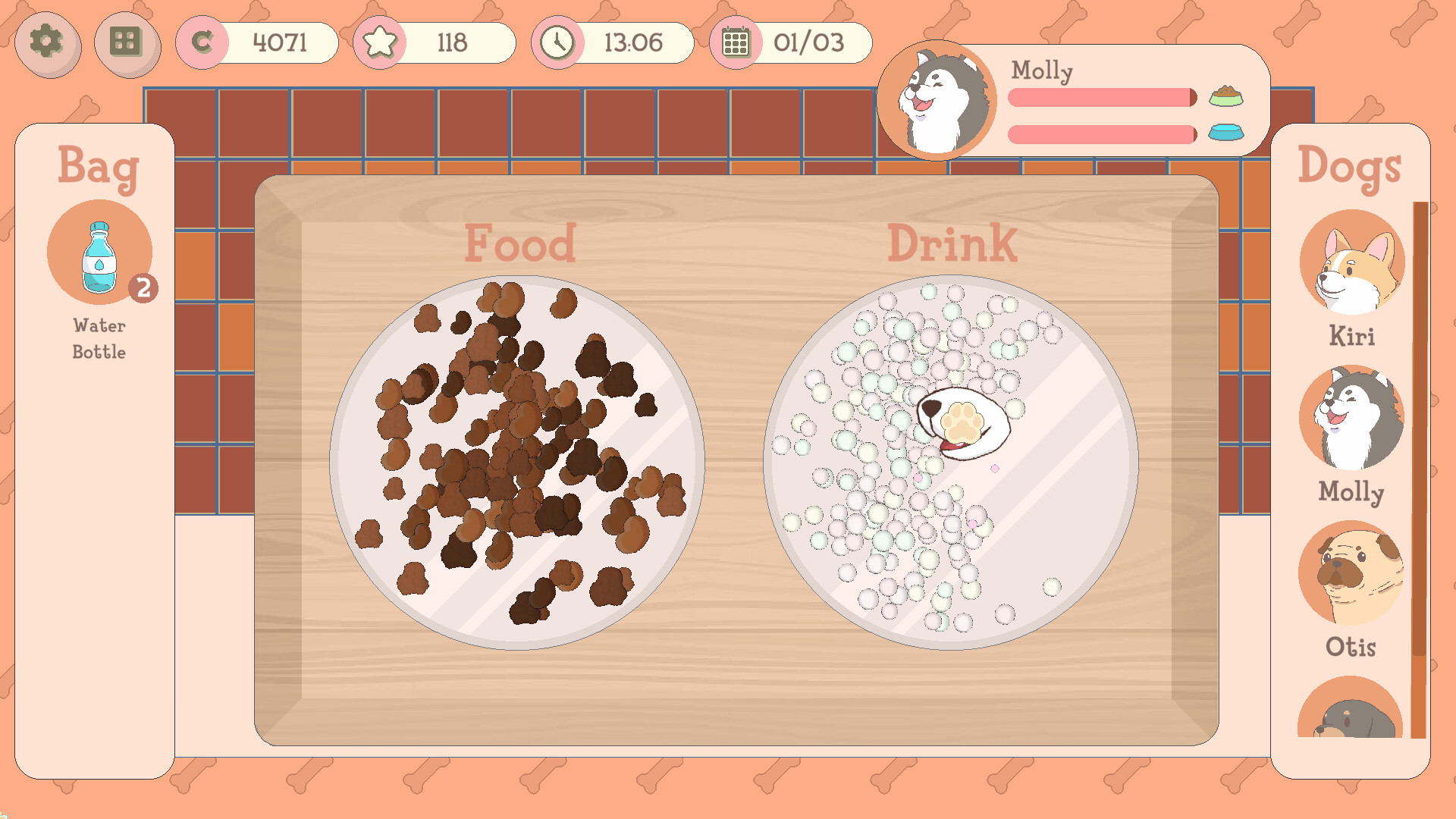Click the clock showing 13:06
Image resolution: width=1456 pixels, height=819 pixels.
click(x=559, y=42)
